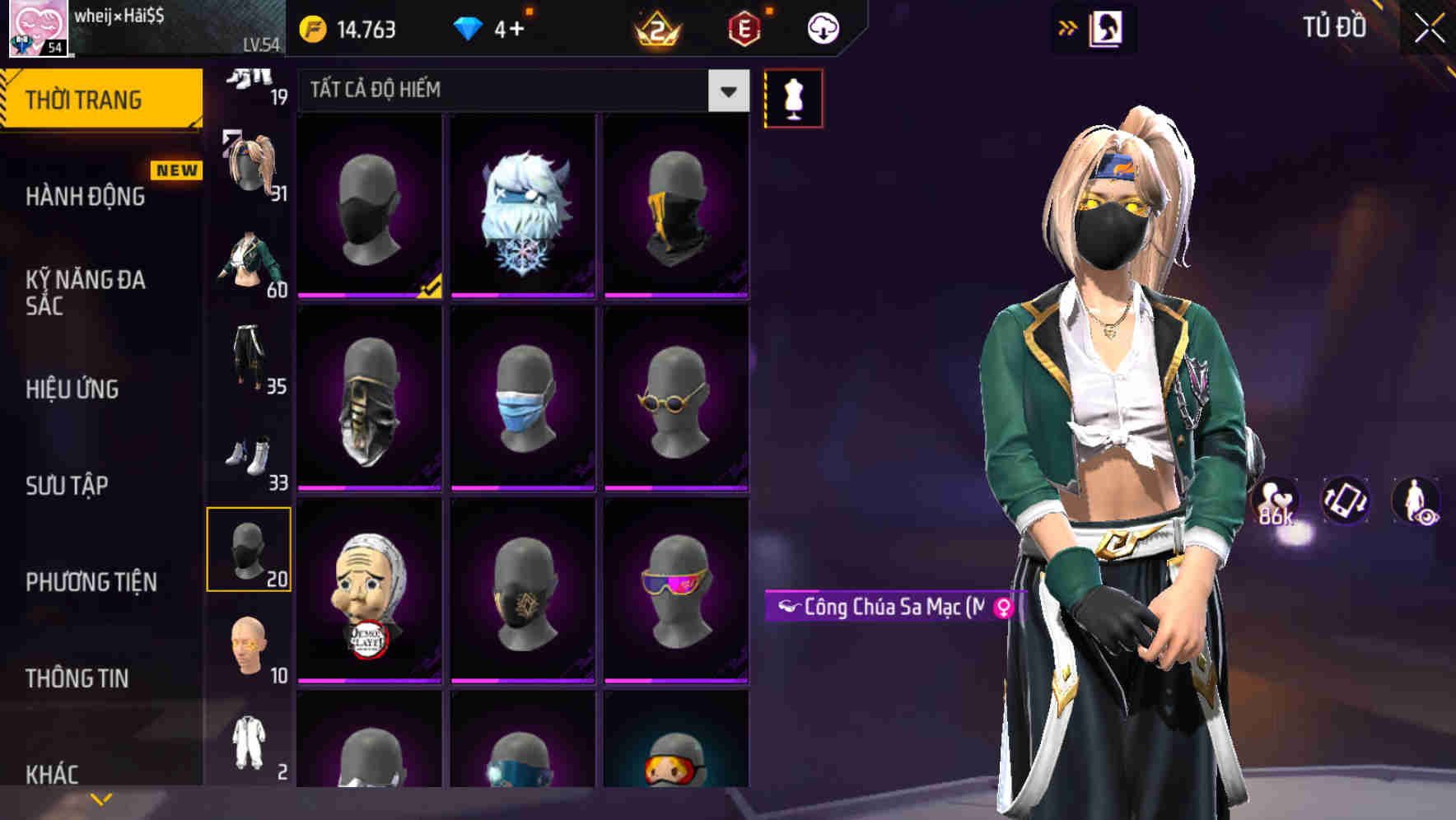Viewport: 1456px width, 820px height.
Task: Tap the rotate device icon beside the character
Action: pyautogui.click(x=1344, y=501)
